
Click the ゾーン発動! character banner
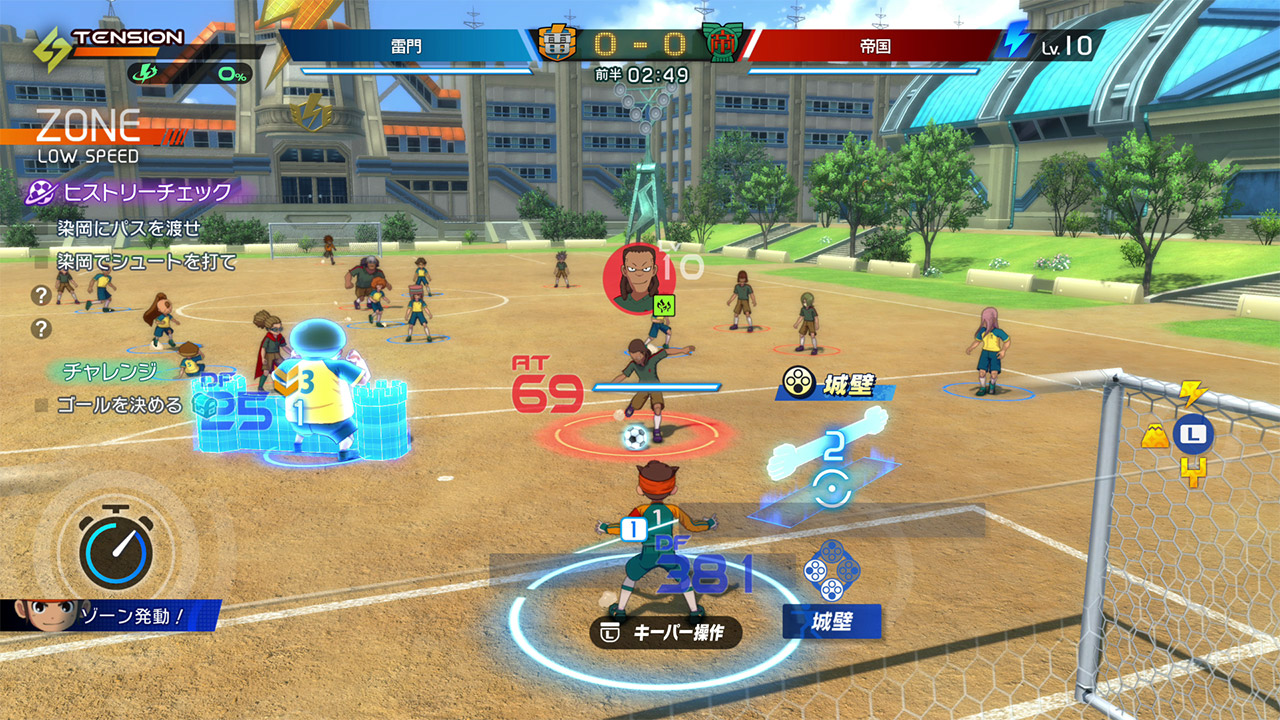click(x=110, y=615)
